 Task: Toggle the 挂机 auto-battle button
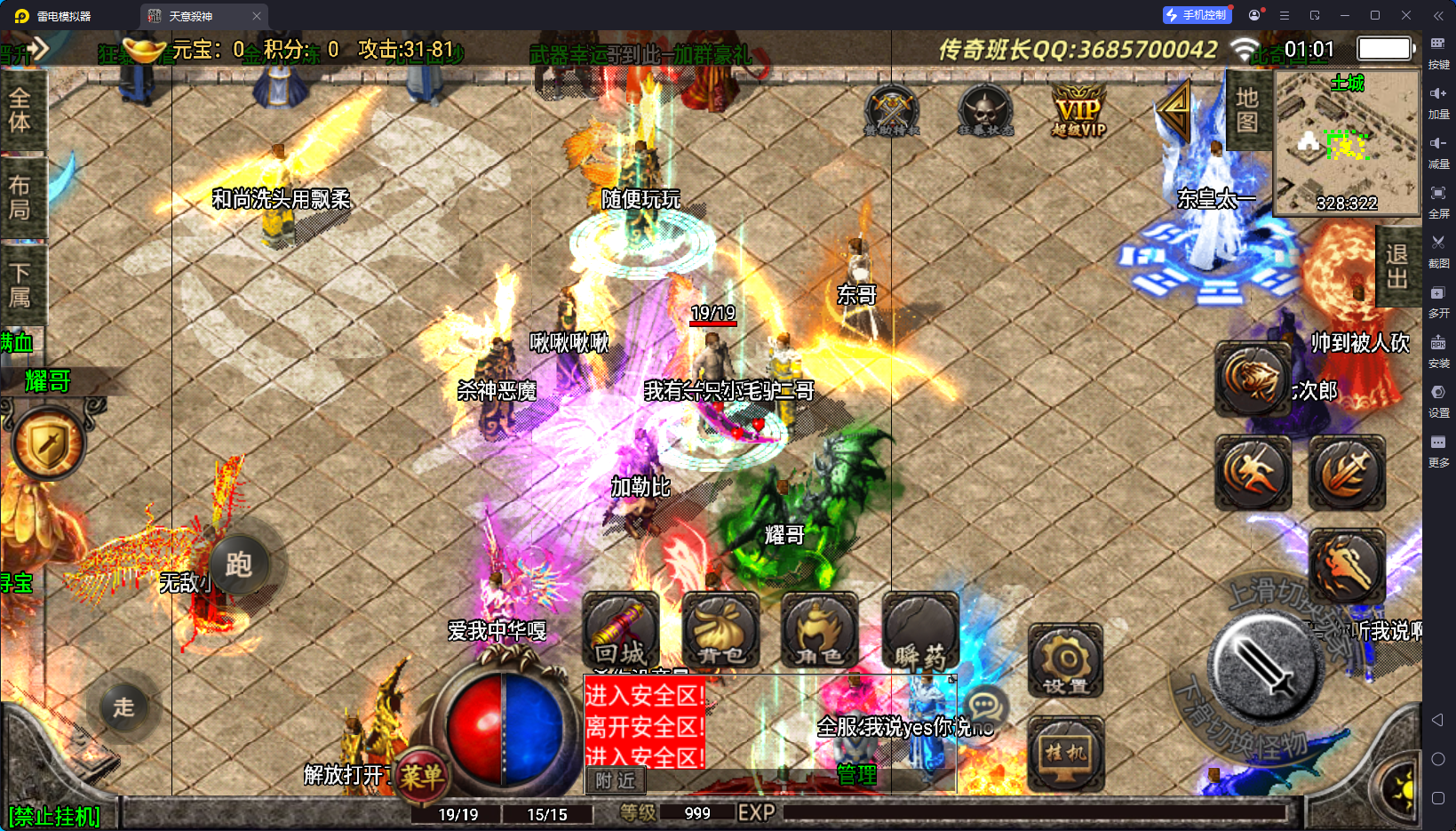pos(1065,754)
